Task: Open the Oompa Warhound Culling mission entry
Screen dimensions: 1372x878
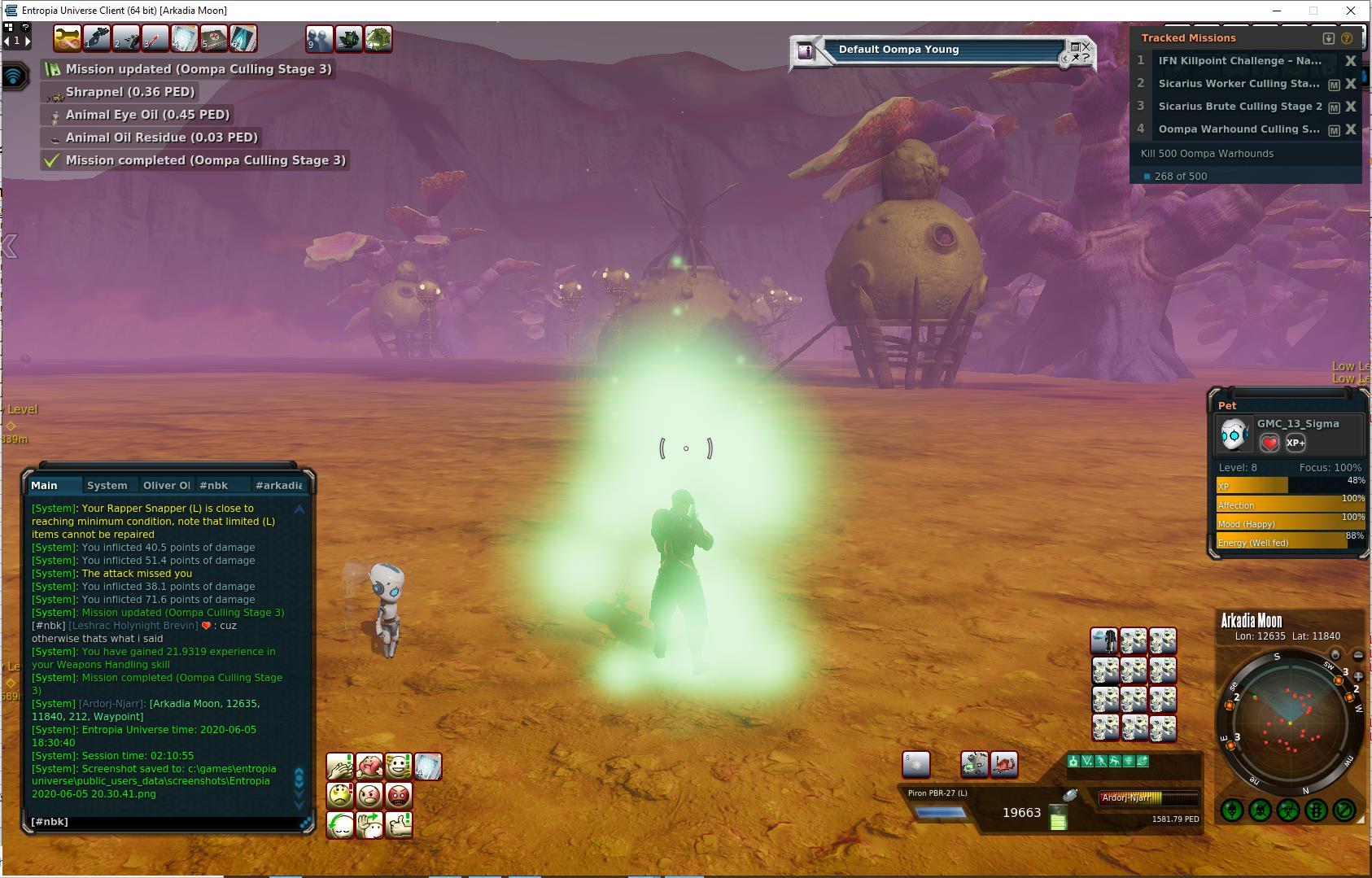Action: pyautogui.click(x=1239, y=129)
